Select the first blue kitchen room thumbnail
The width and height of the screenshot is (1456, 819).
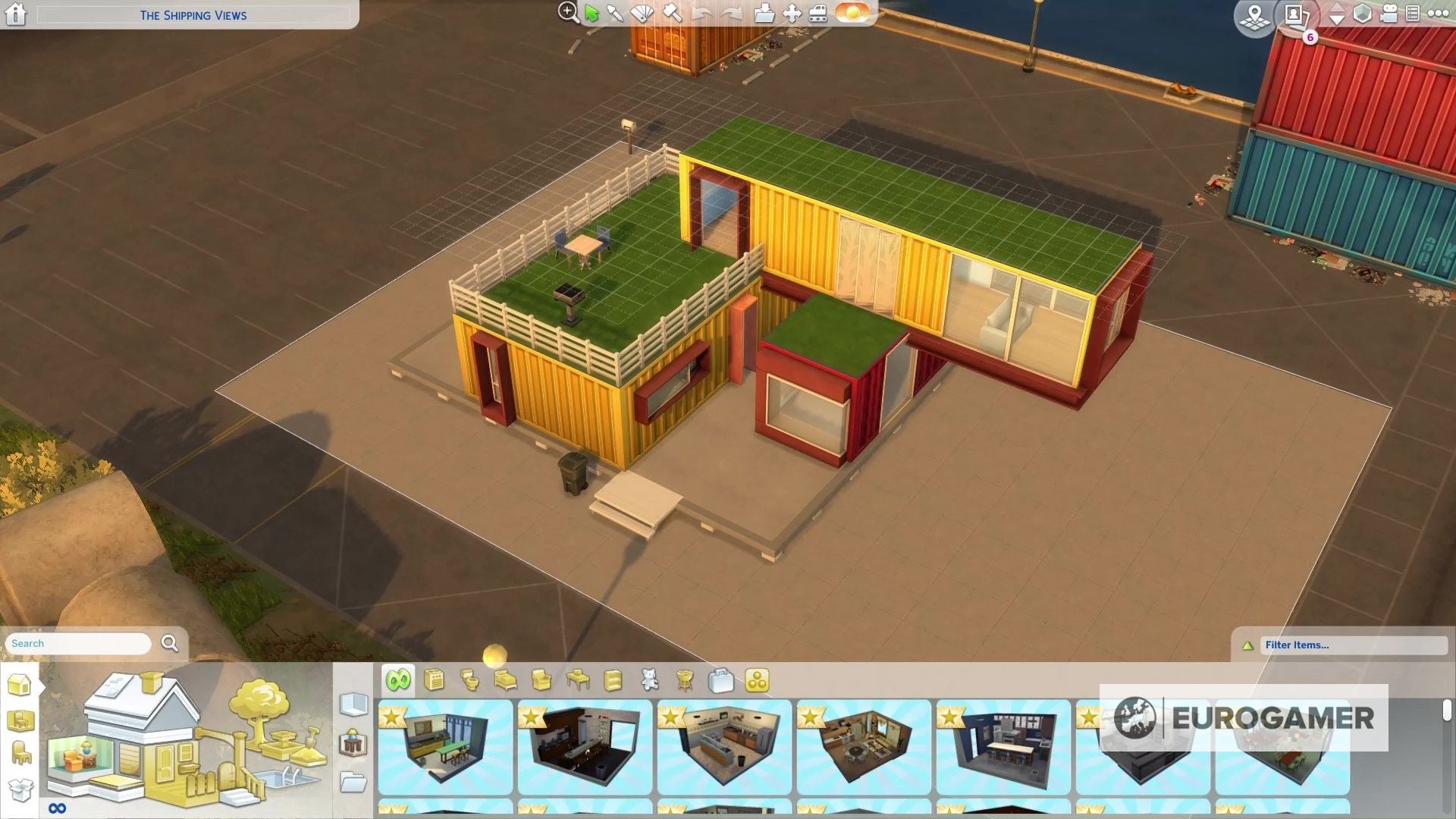444,747
